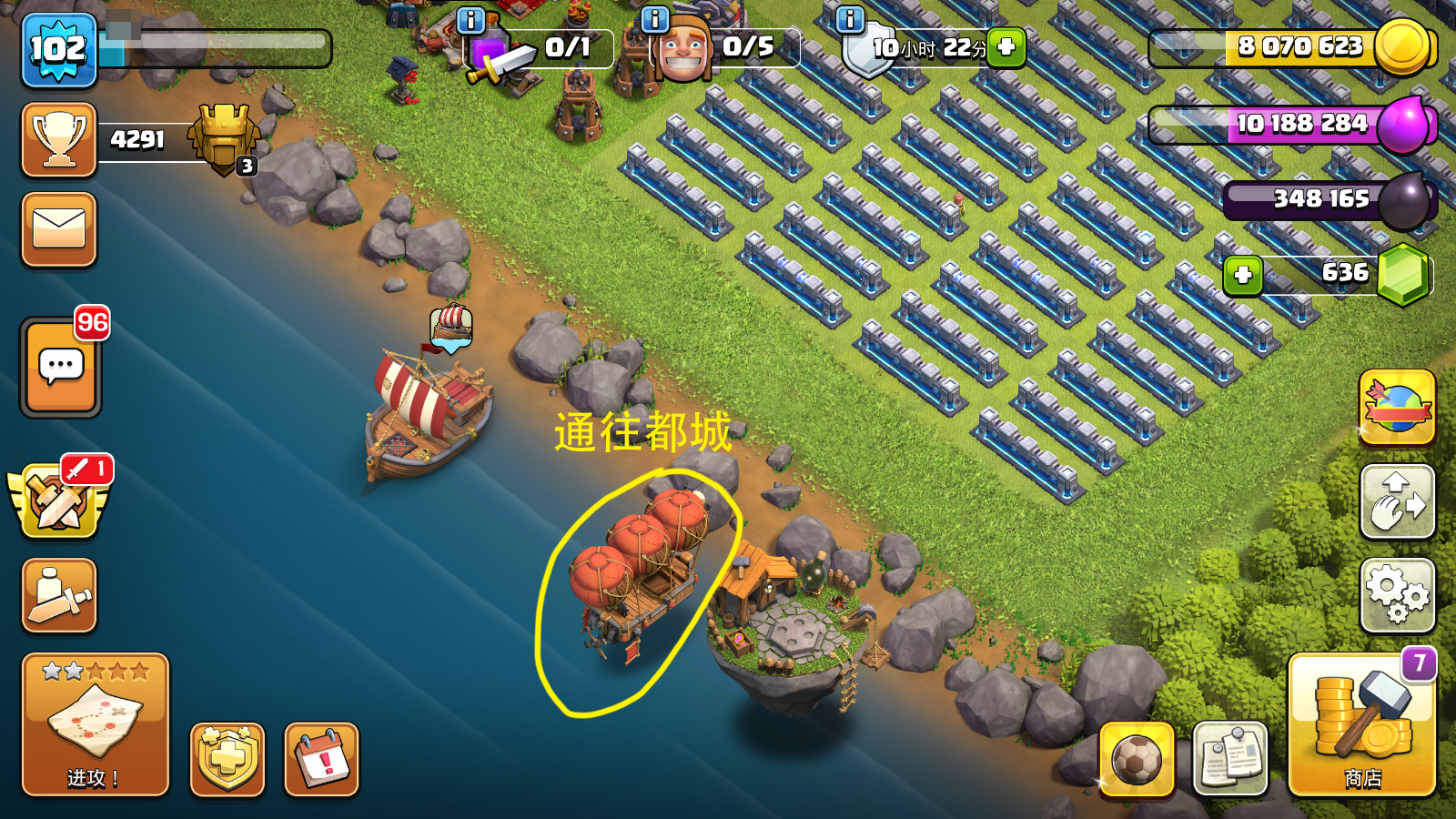Show shield info above the shield timer
Screen dimensions: 1456x819
(849, 19)
